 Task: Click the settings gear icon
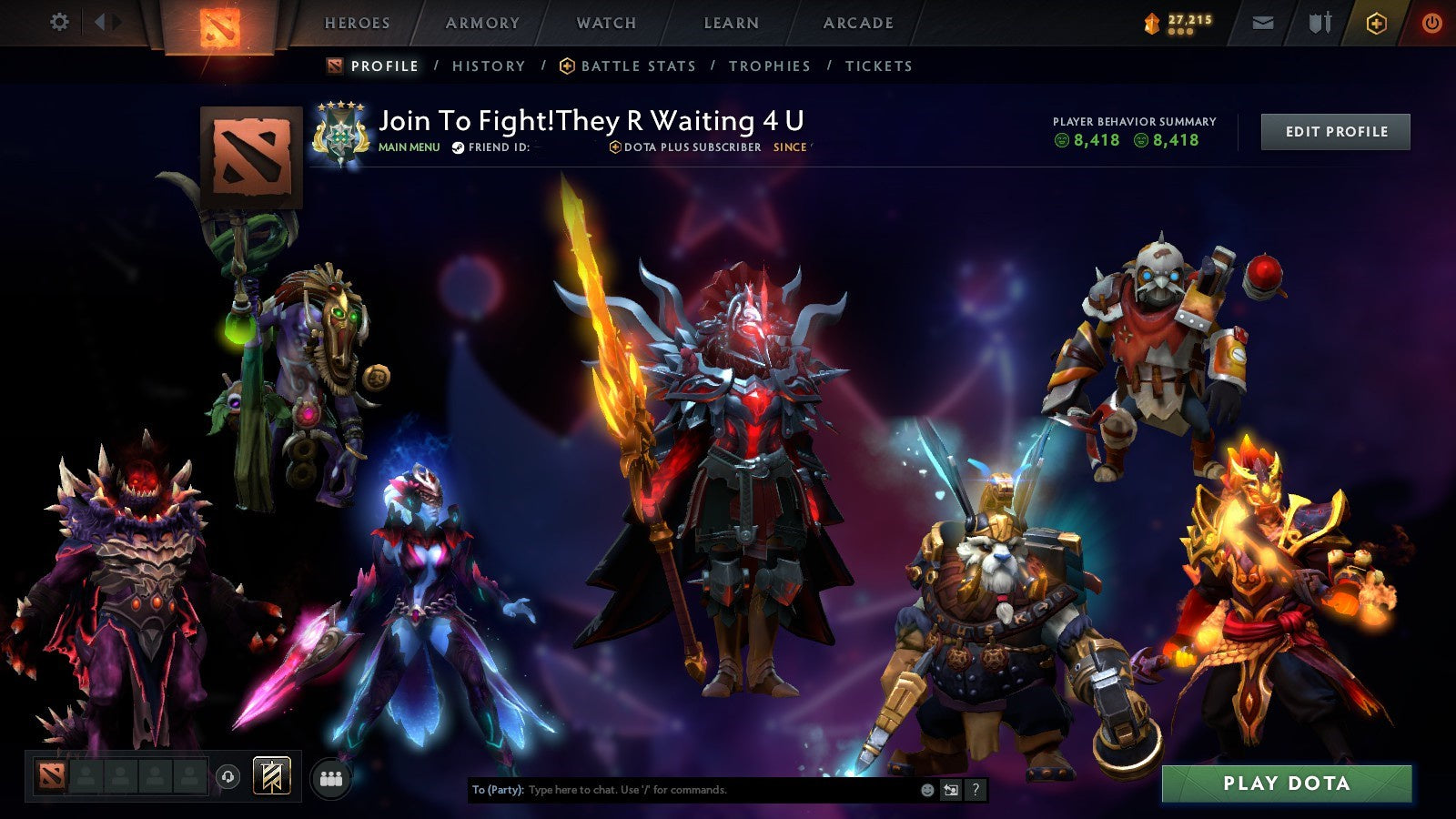coord(60,20)
